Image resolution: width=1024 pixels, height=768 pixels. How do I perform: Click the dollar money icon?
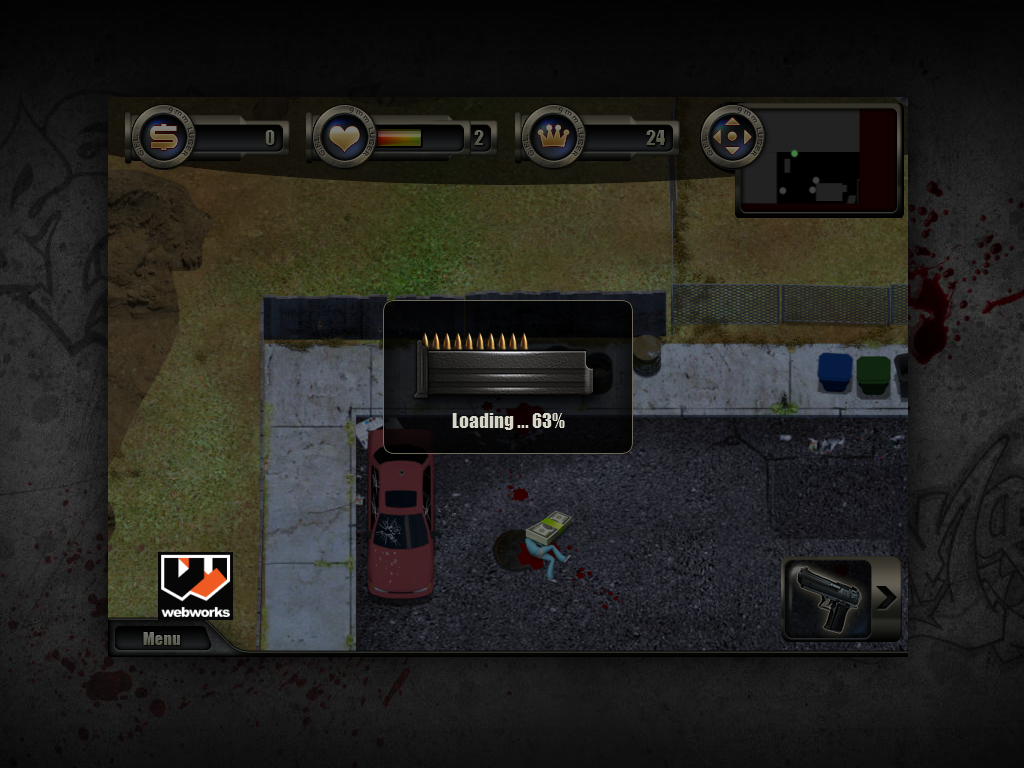160,136
